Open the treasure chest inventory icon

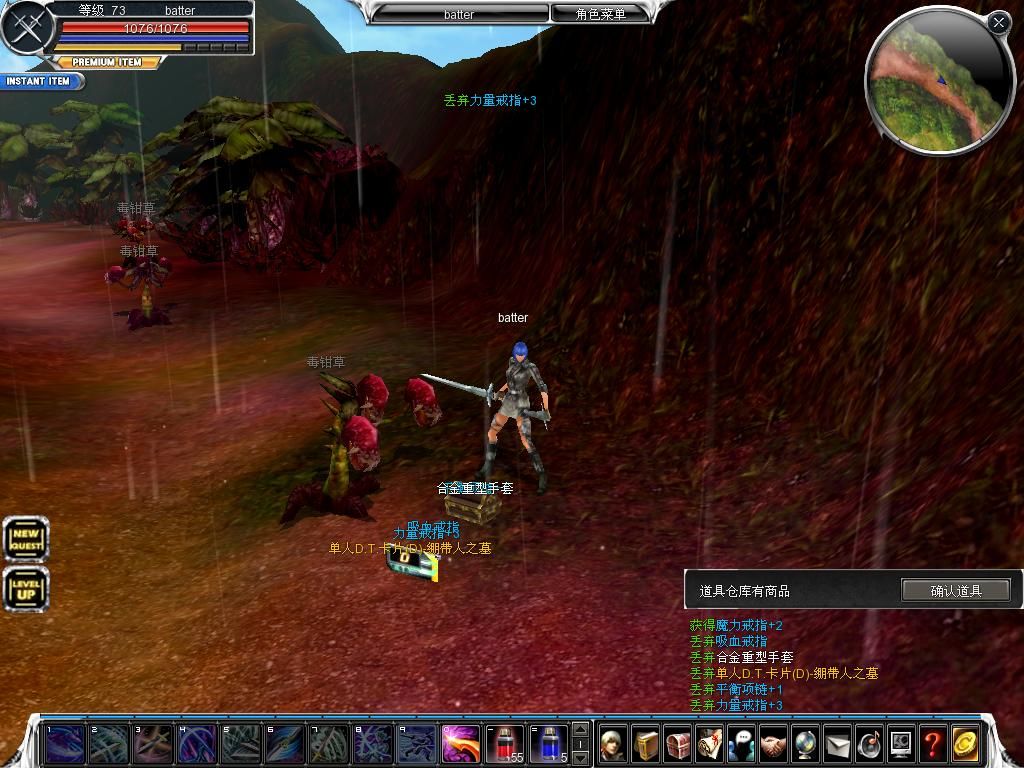coord(678,744)
